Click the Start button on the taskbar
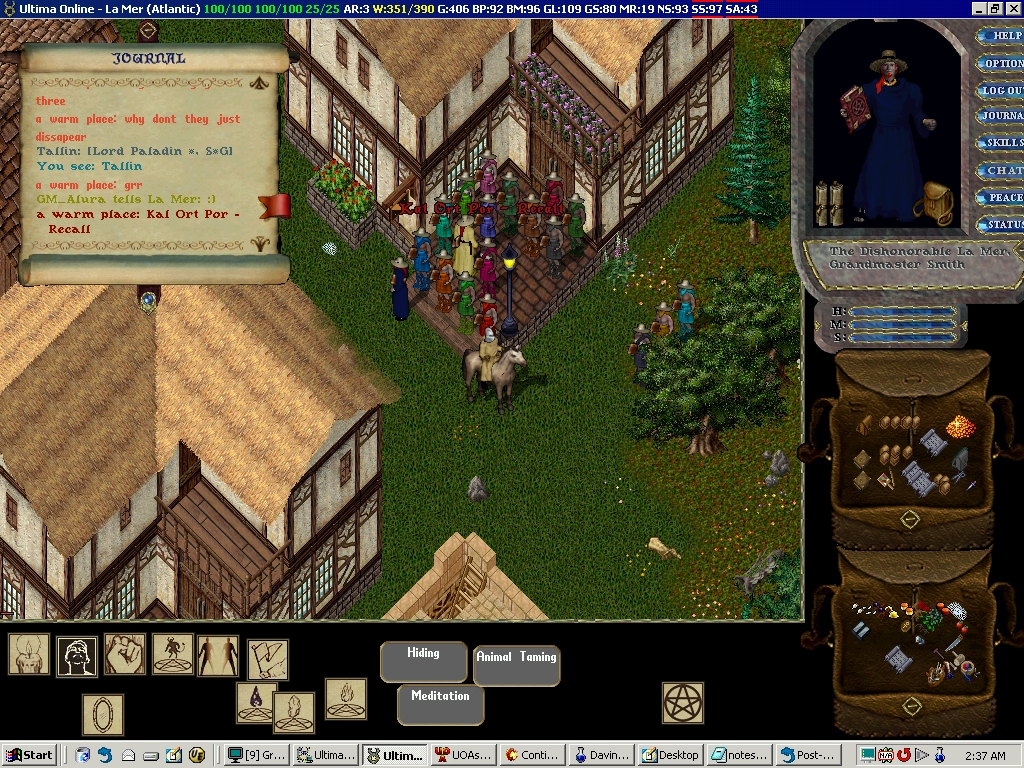1024x768 pixels. tap(29, 755)
